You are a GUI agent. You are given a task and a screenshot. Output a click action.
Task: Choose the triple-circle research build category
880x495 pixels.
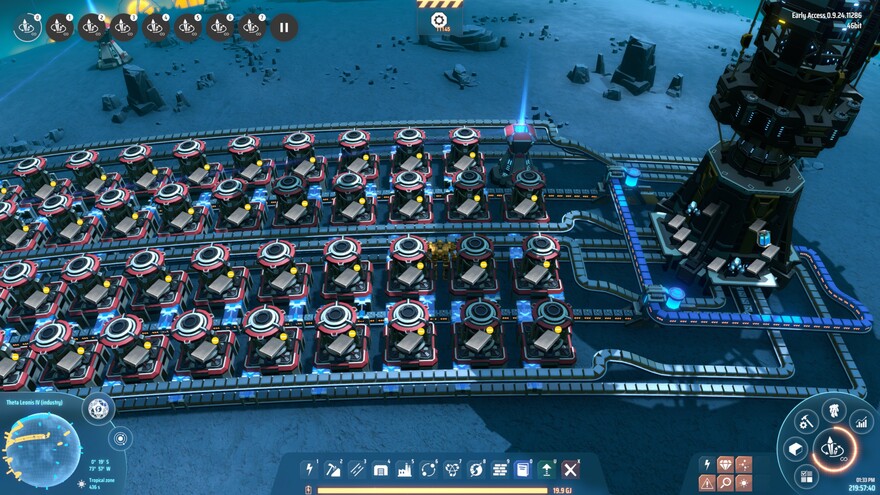pos(452,469)
